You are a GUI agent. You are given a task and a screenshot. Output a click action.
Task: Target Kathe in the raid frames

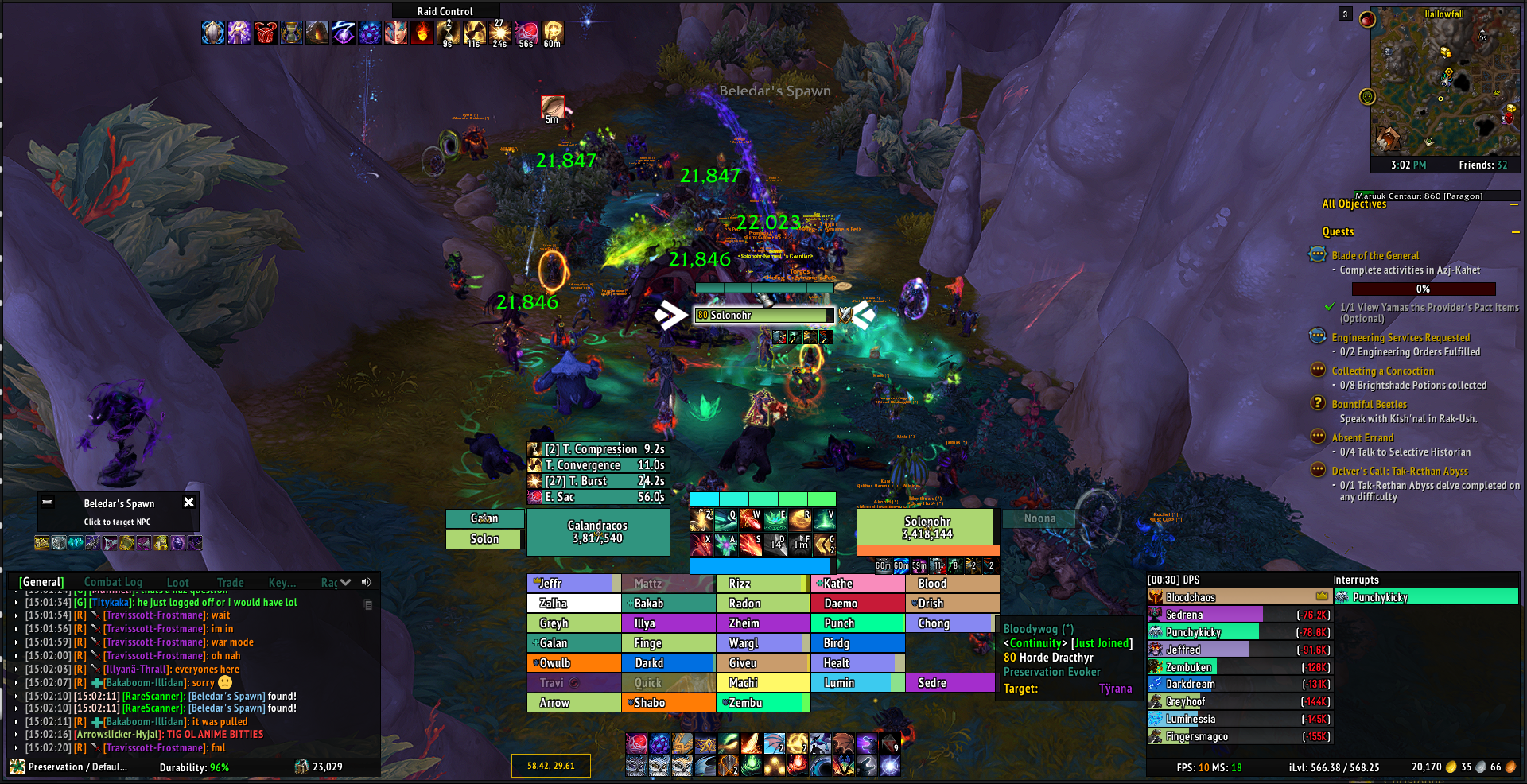click(x=857, y=584)
